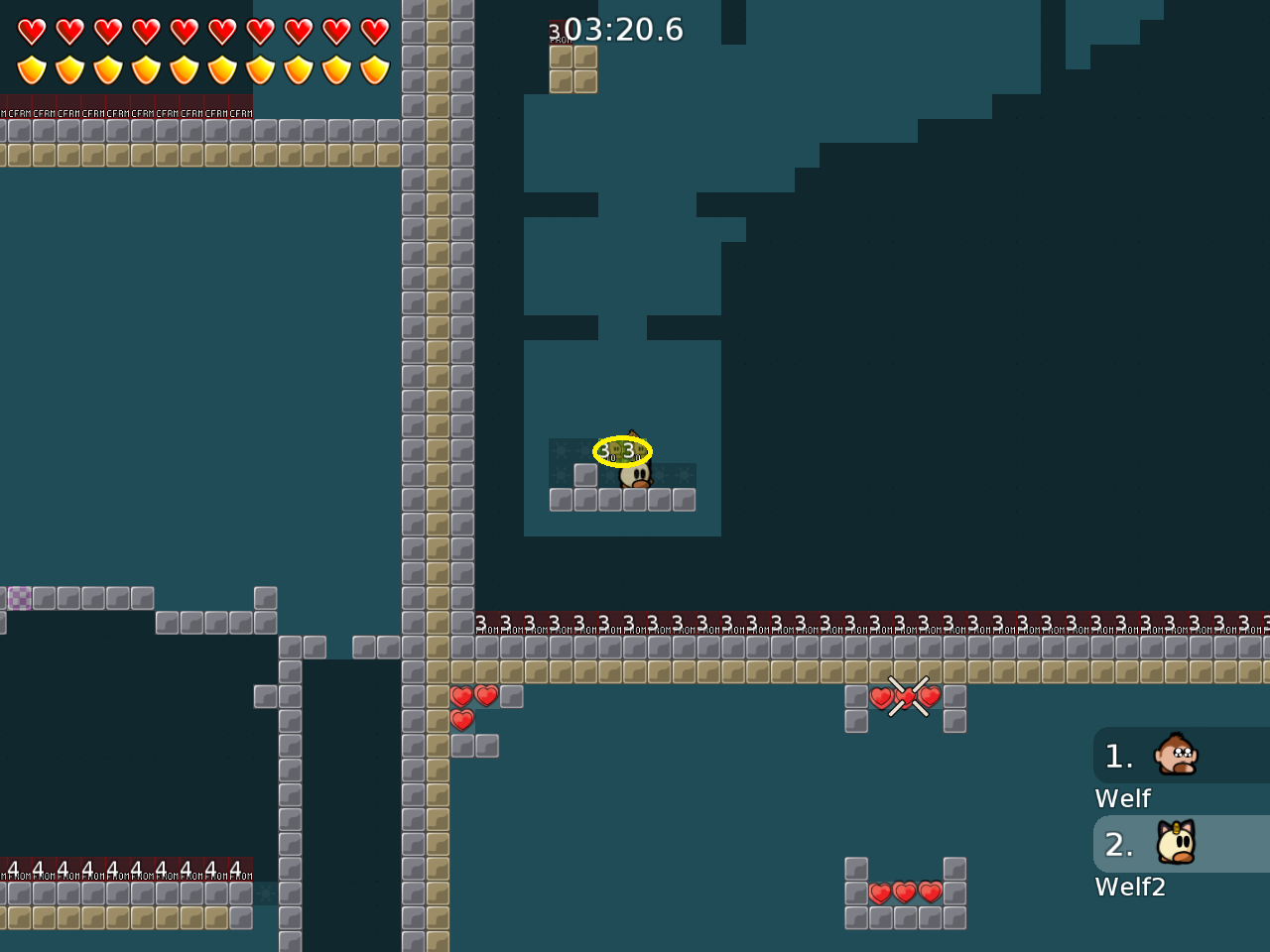Screen dimensions: 1270x952
Task: Select the first golden shield in the armor row
Action: click(x=31, y=67)
